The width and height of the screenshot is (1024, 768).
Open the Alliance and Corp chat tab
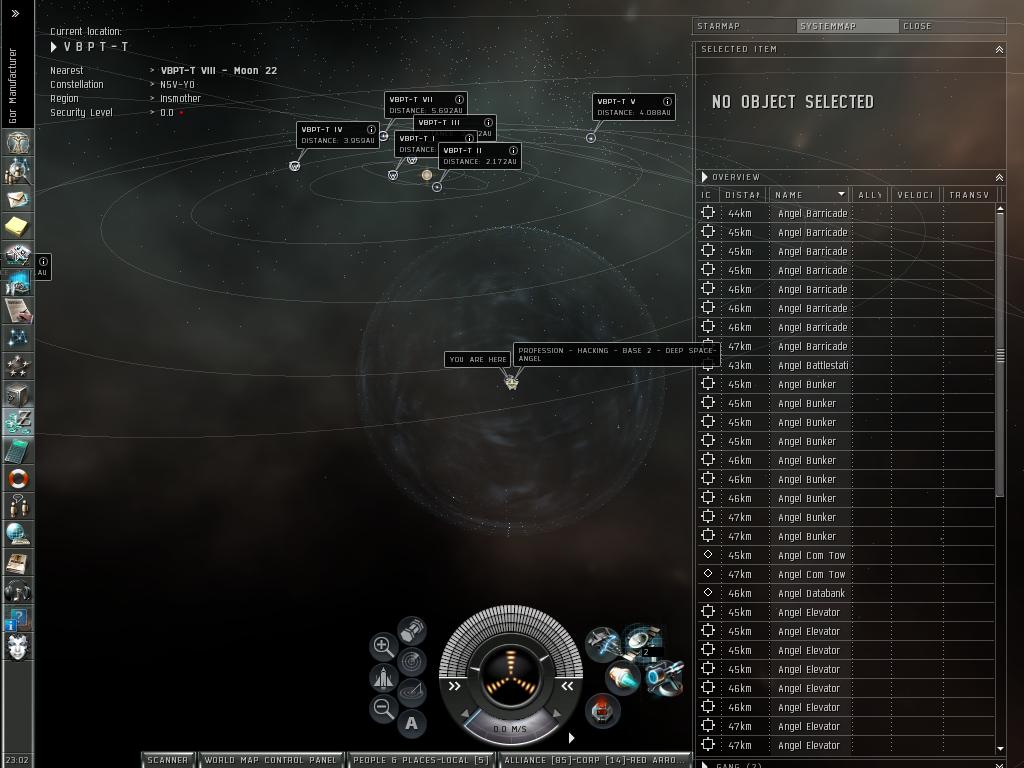click(x=595, y=760)
